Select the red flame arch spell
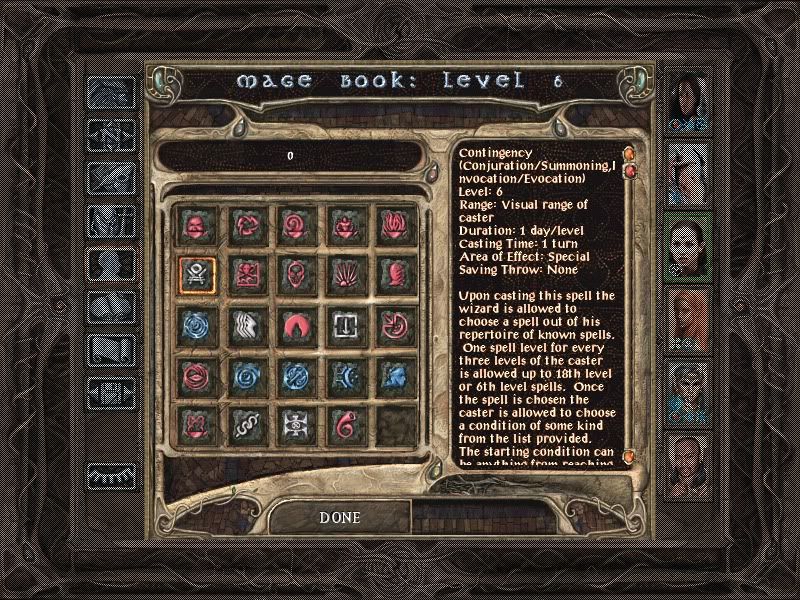 point(294,323)
